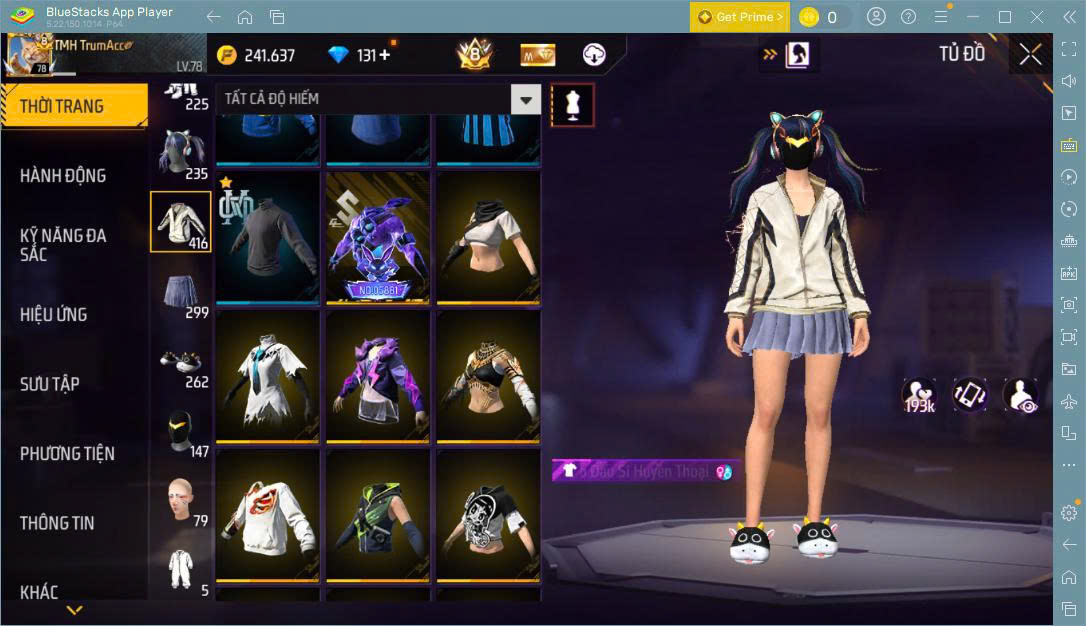Click the mannequin preview button

tap(573, 104)
